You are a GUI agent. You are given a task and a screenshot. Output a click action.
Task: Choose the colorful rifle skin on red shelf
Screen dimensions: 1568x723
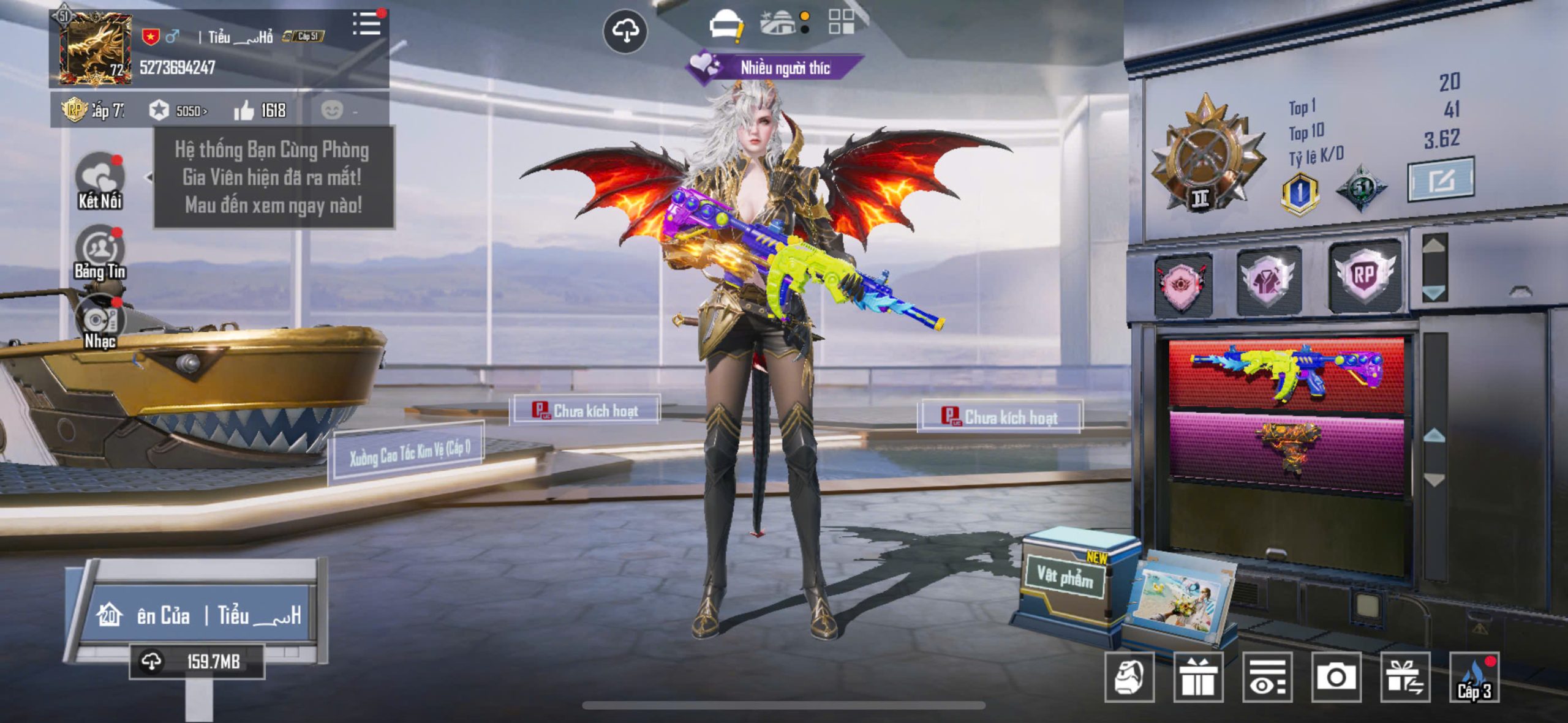1286,372
